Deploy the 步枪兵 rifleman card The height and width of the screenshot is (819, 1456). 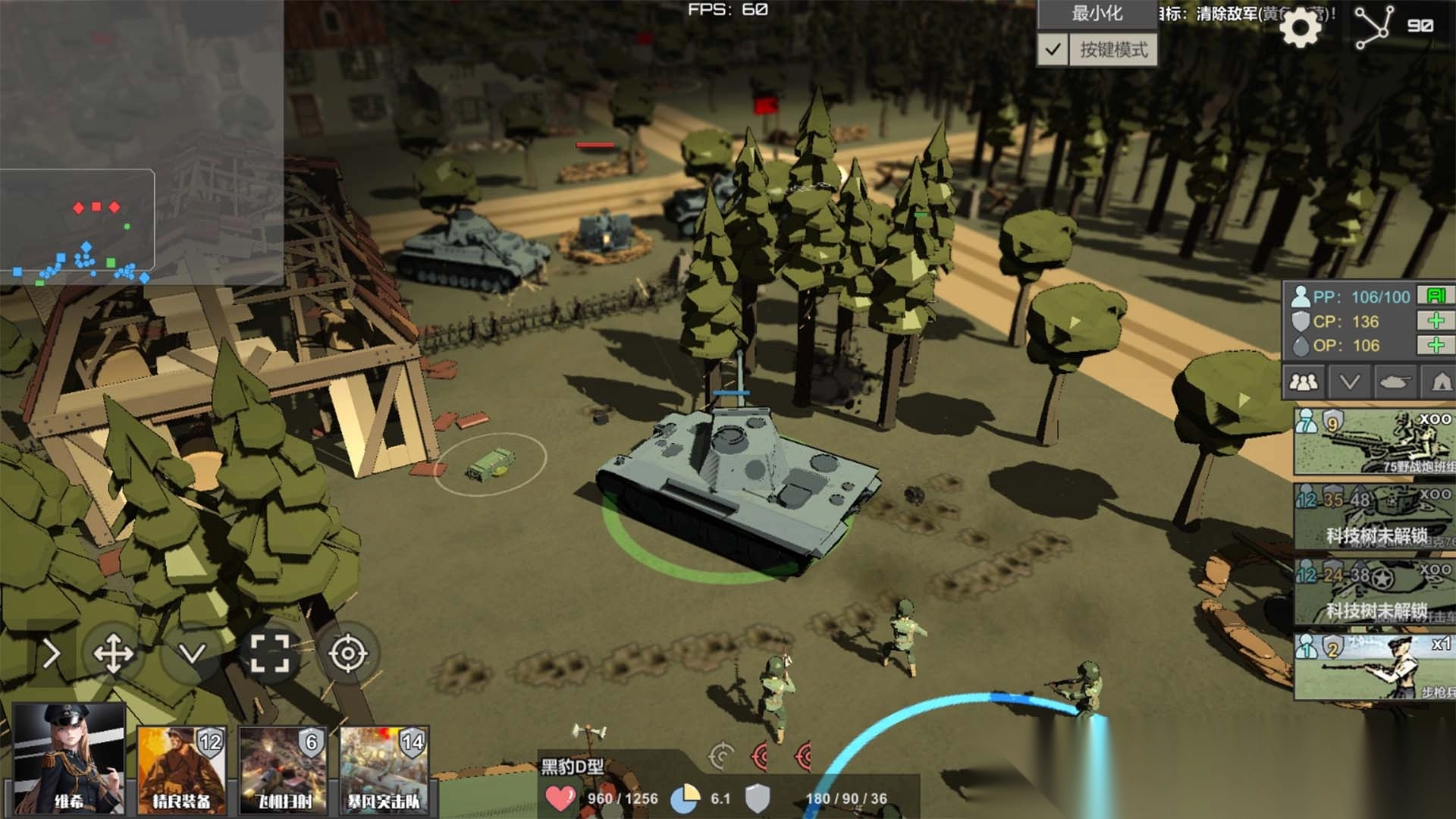1374,667
